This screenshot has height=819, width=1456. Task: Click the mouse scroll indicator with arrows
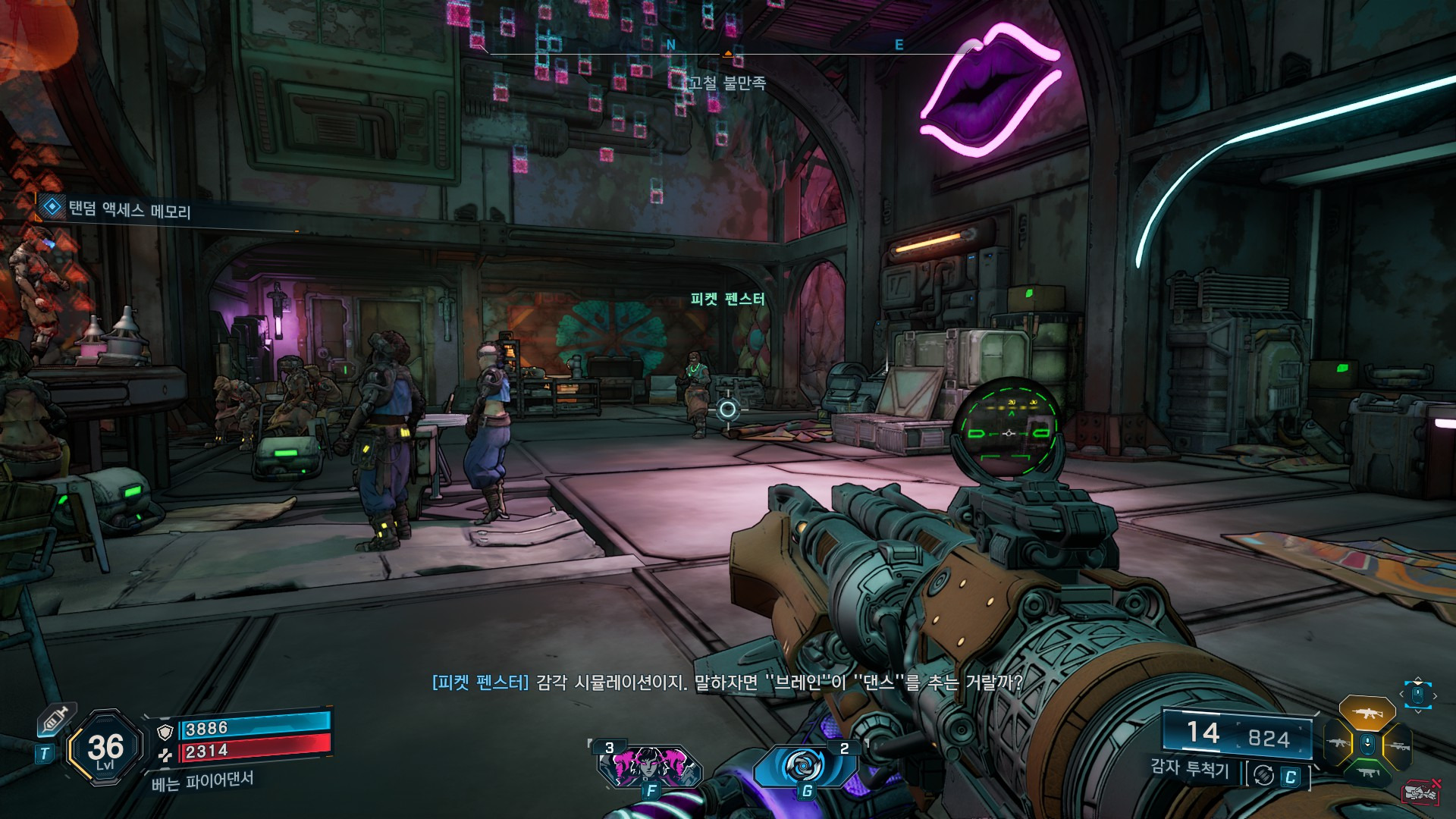(1417, 695)
